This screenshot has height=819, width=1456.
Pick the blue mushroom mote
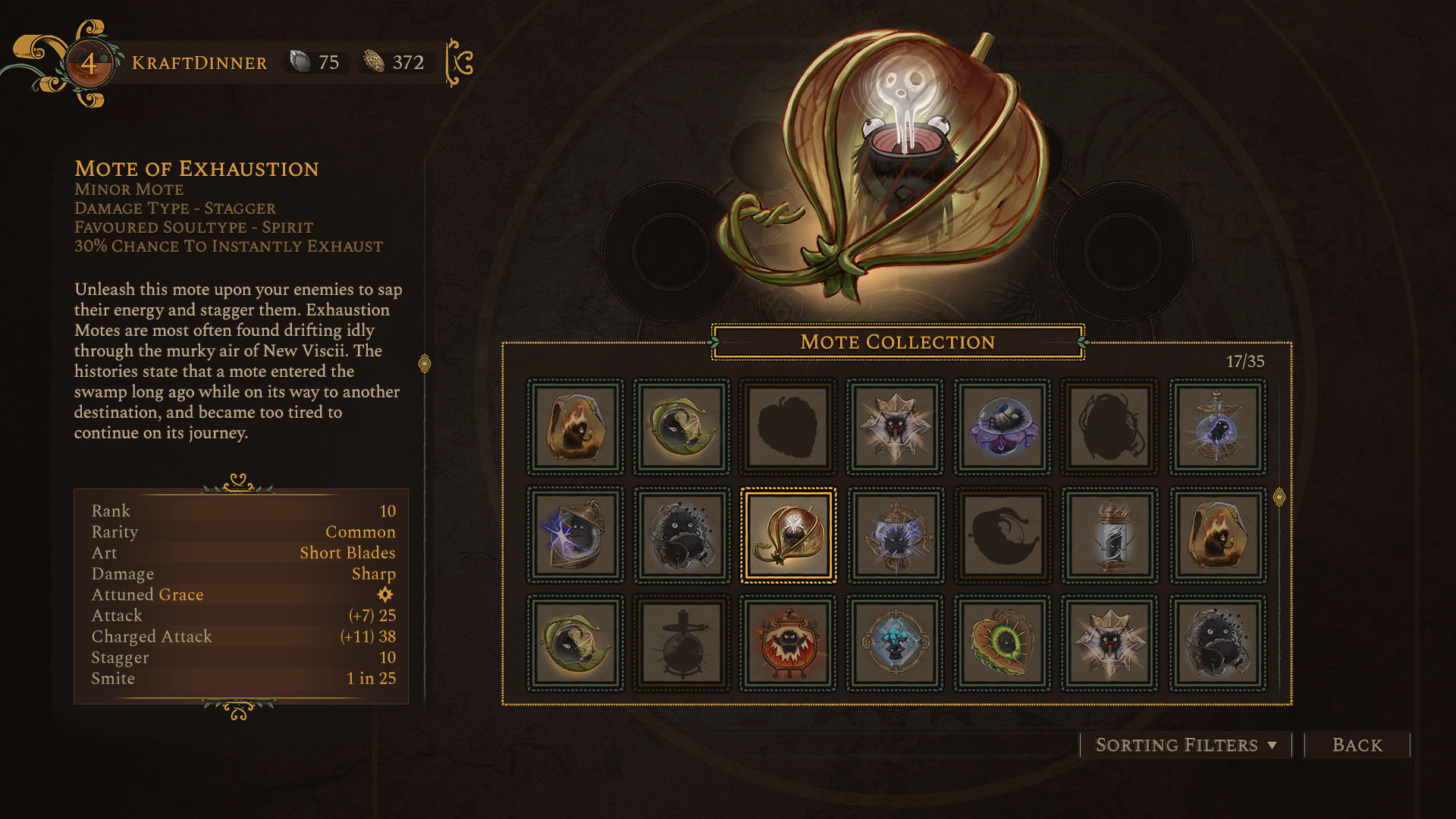(896, 643)
